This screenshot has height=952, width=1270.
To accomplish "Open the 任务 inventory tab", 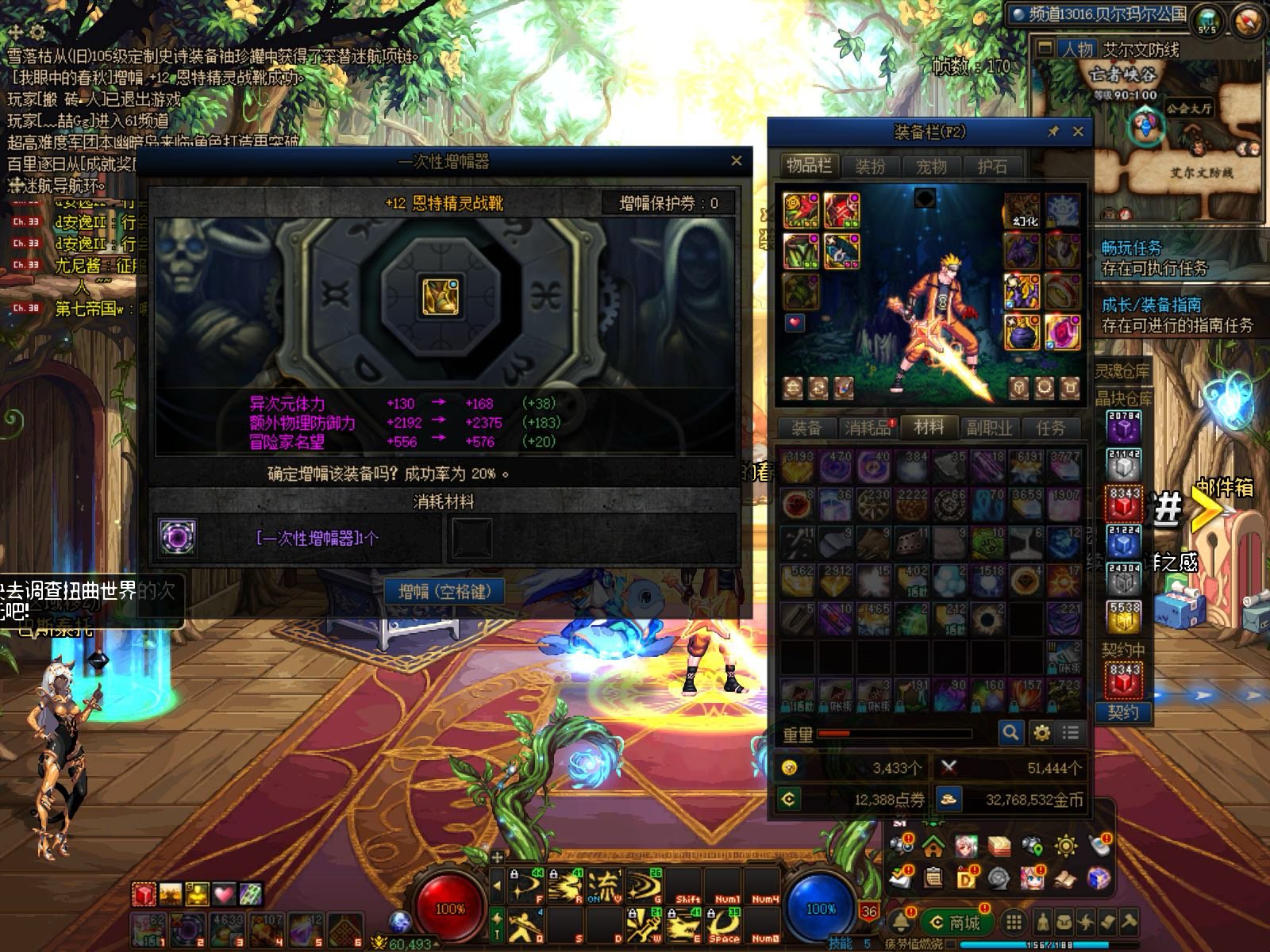I will pyautogui.click(x=1050, y=428).
